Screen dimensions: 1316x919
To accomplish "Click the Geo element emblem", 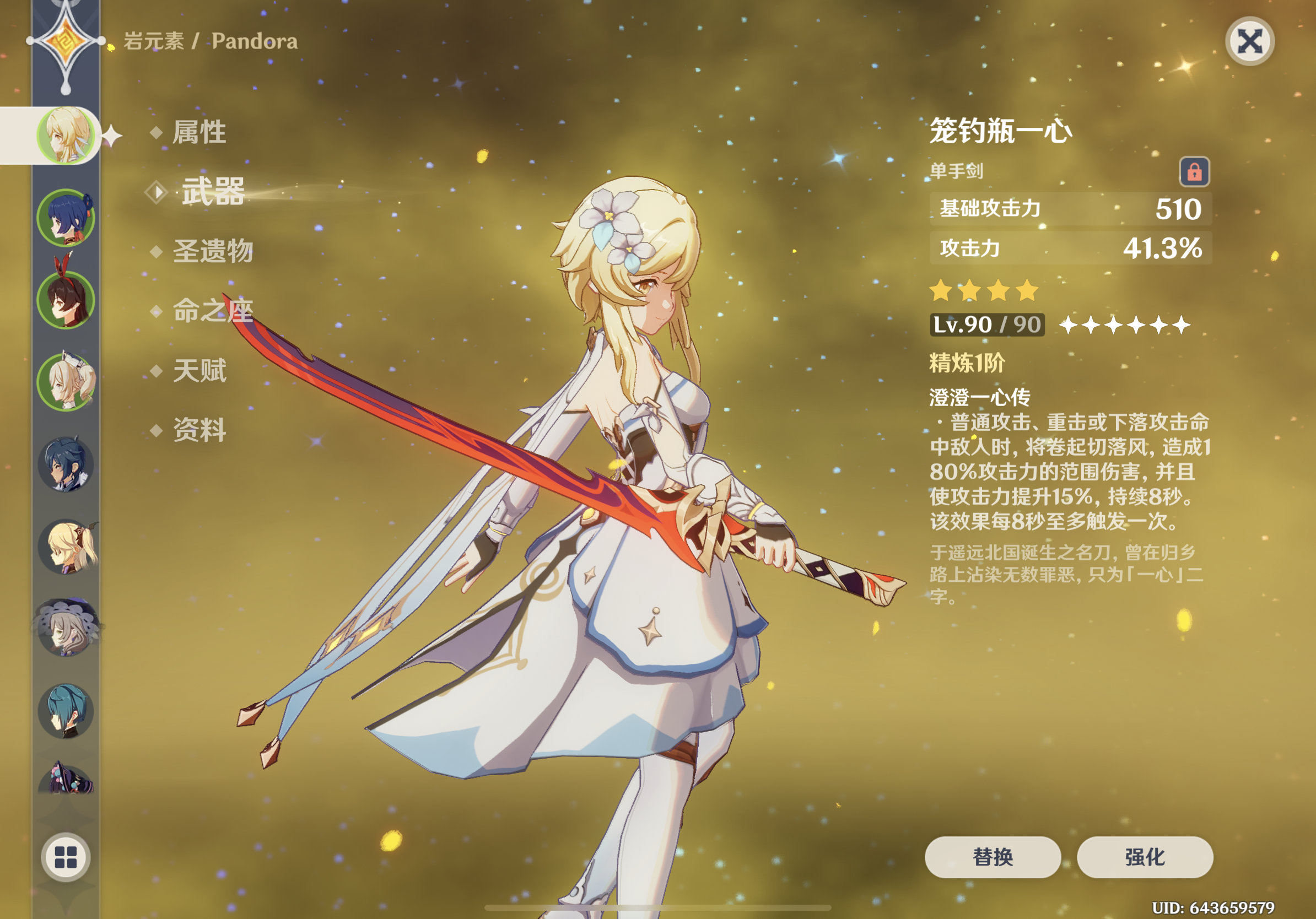I will click(66, 41).
